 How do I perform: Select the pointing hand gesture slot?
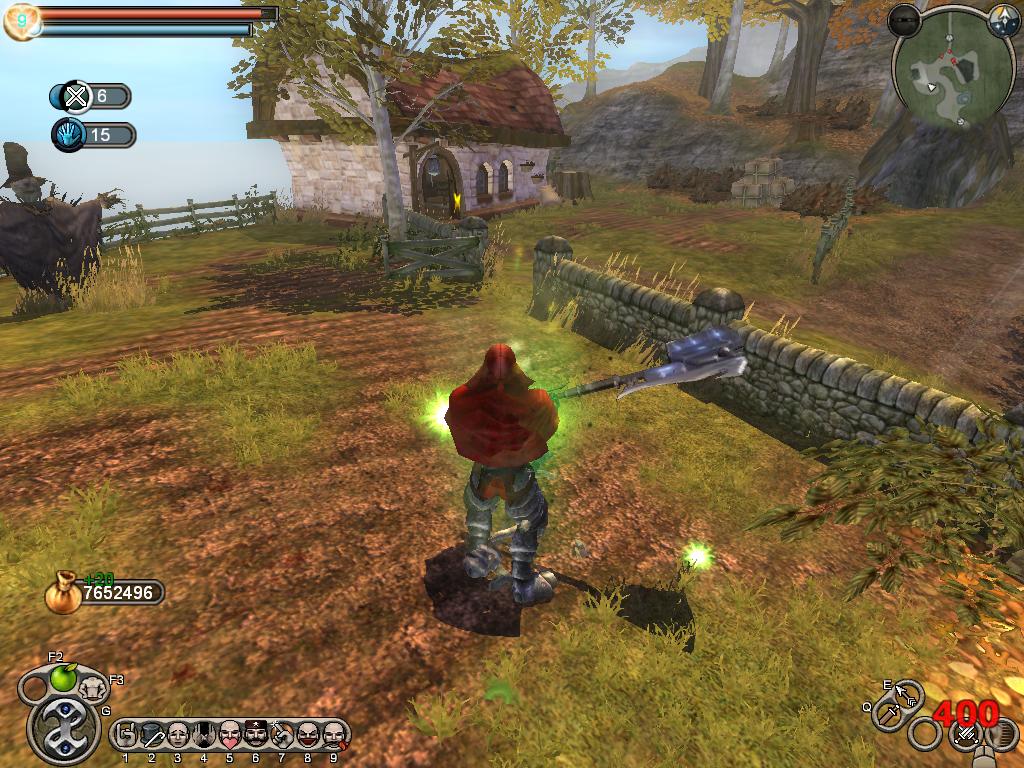[282, 735]
